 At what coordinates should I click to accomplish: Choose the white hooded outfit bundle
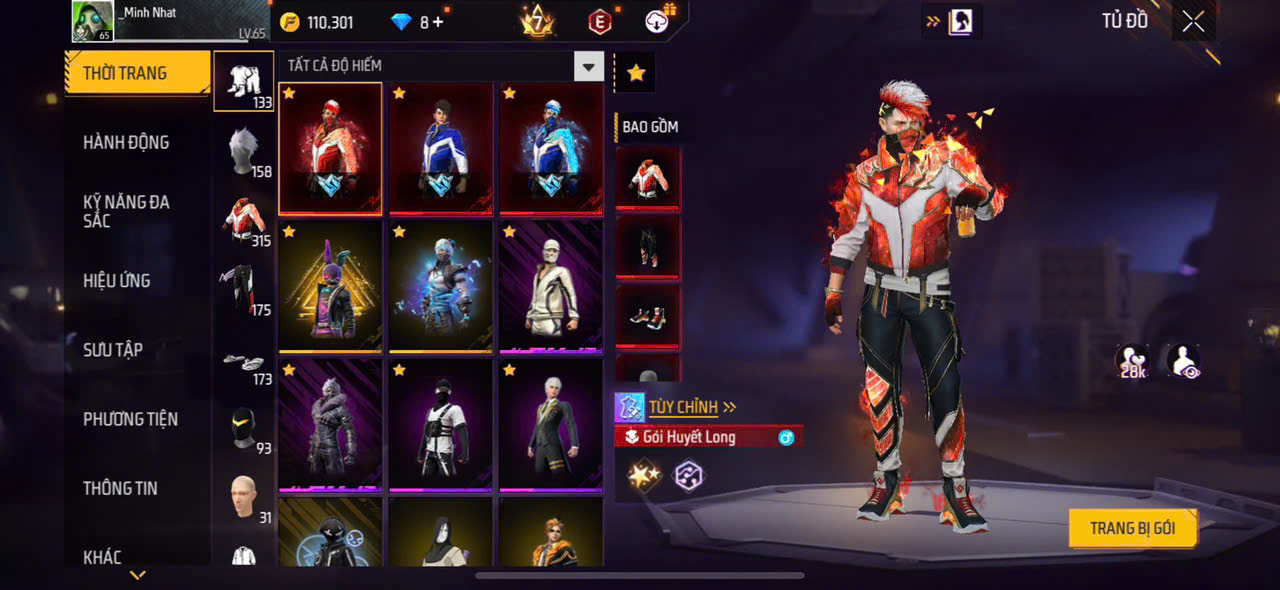551,287
